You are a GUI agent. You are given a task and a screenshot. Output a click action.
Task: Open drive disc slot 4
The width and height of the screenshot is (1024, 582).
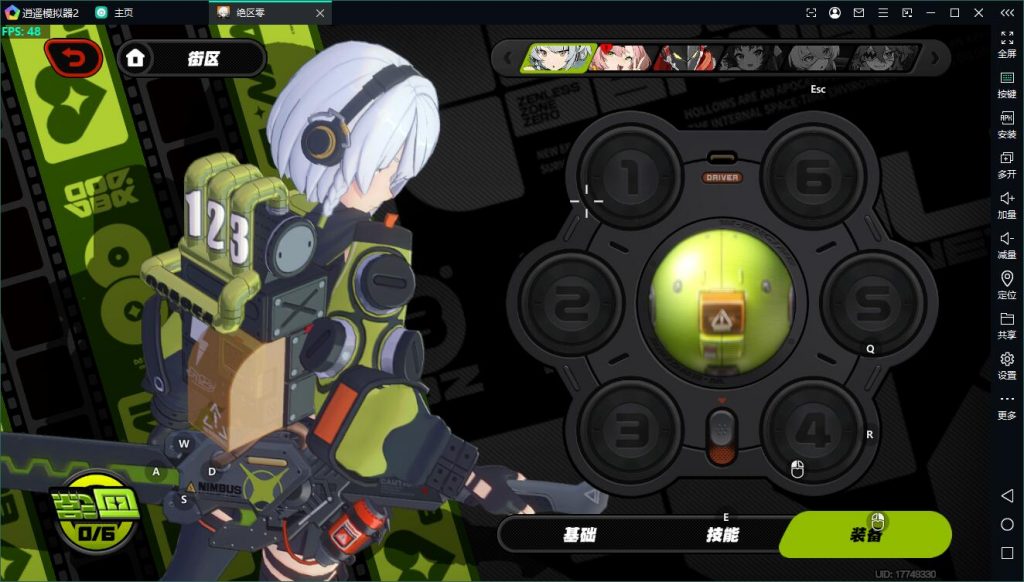[x=813, y=431]
